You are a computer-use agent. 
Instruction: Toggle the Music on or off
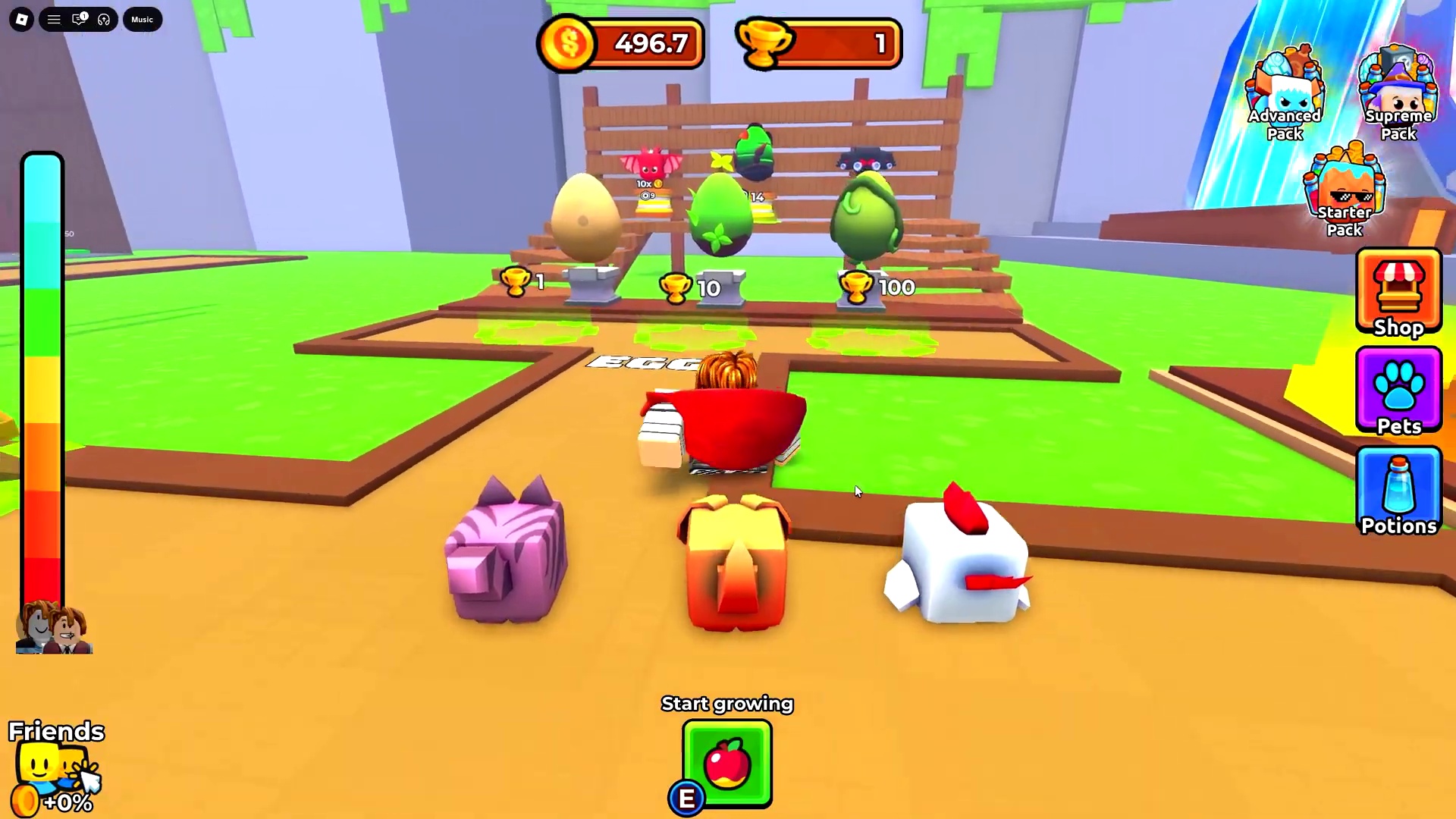[142, 19]
